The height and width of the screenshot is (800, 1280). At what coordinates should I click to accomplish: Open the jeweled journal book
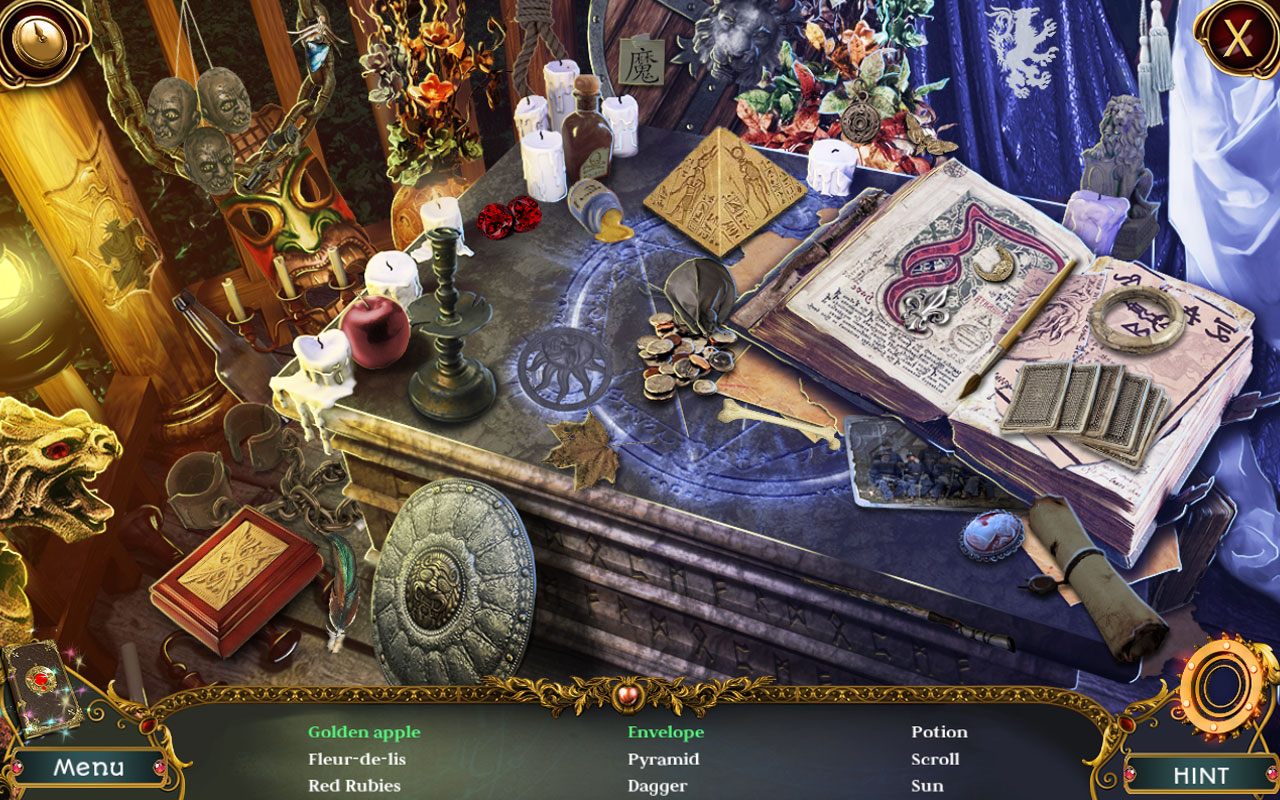40,688
